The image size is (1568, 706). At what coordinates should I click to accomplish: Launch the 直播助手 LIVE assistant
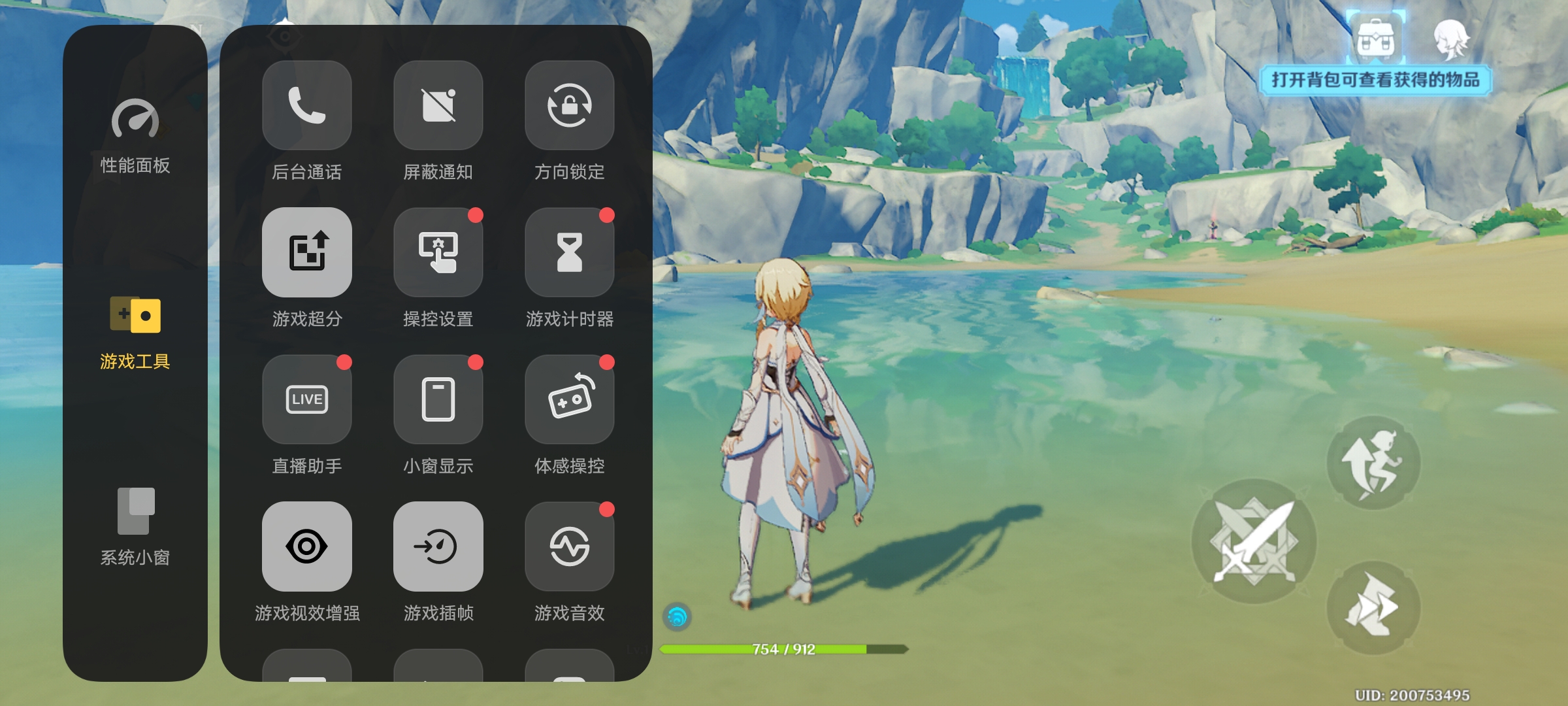307,399
